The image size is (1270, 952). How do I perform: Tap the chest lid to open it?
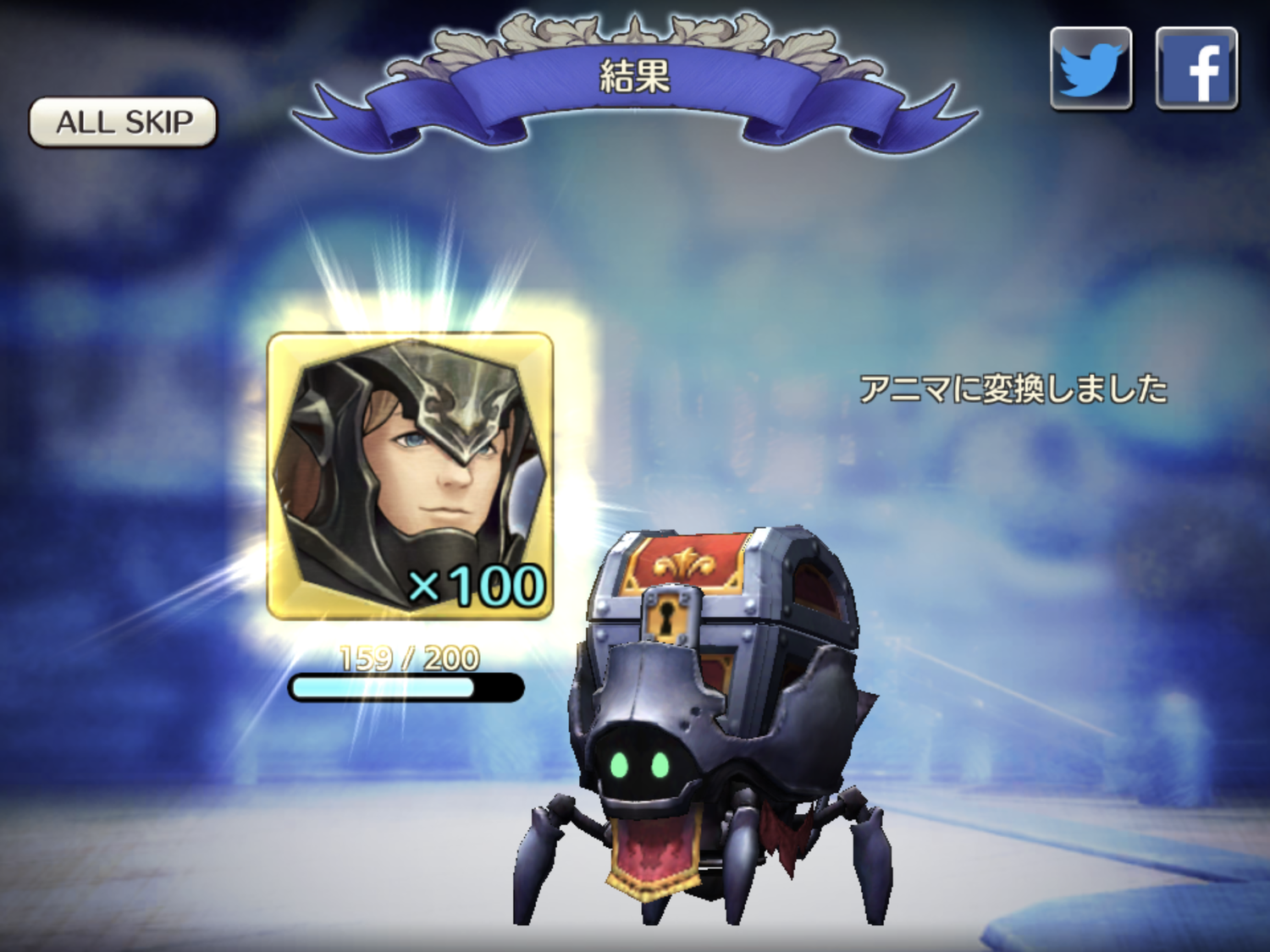[x=720, y=563]
